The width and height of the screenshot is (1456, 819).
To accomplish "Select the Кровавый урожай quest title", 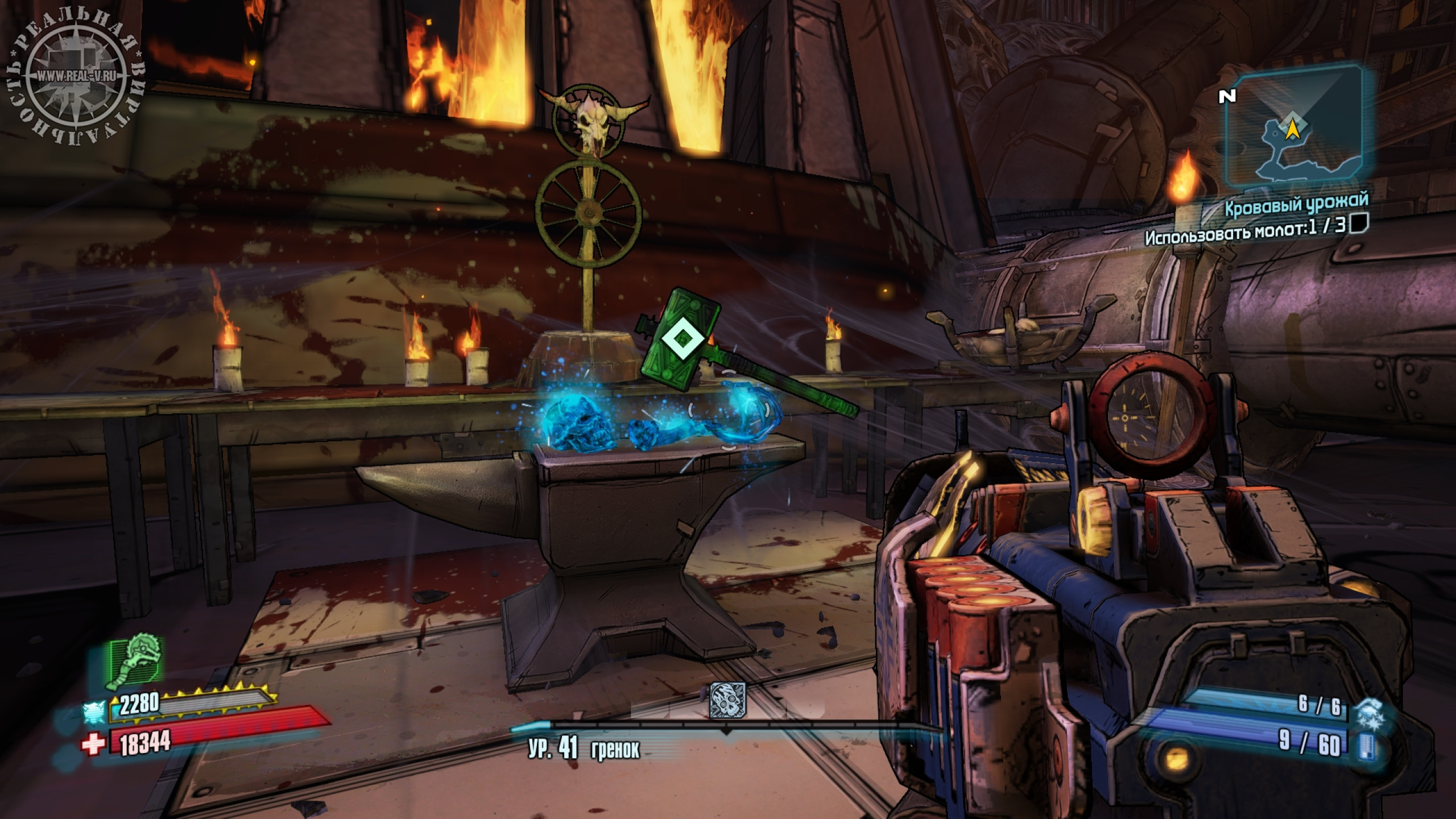I will 1297,205.
